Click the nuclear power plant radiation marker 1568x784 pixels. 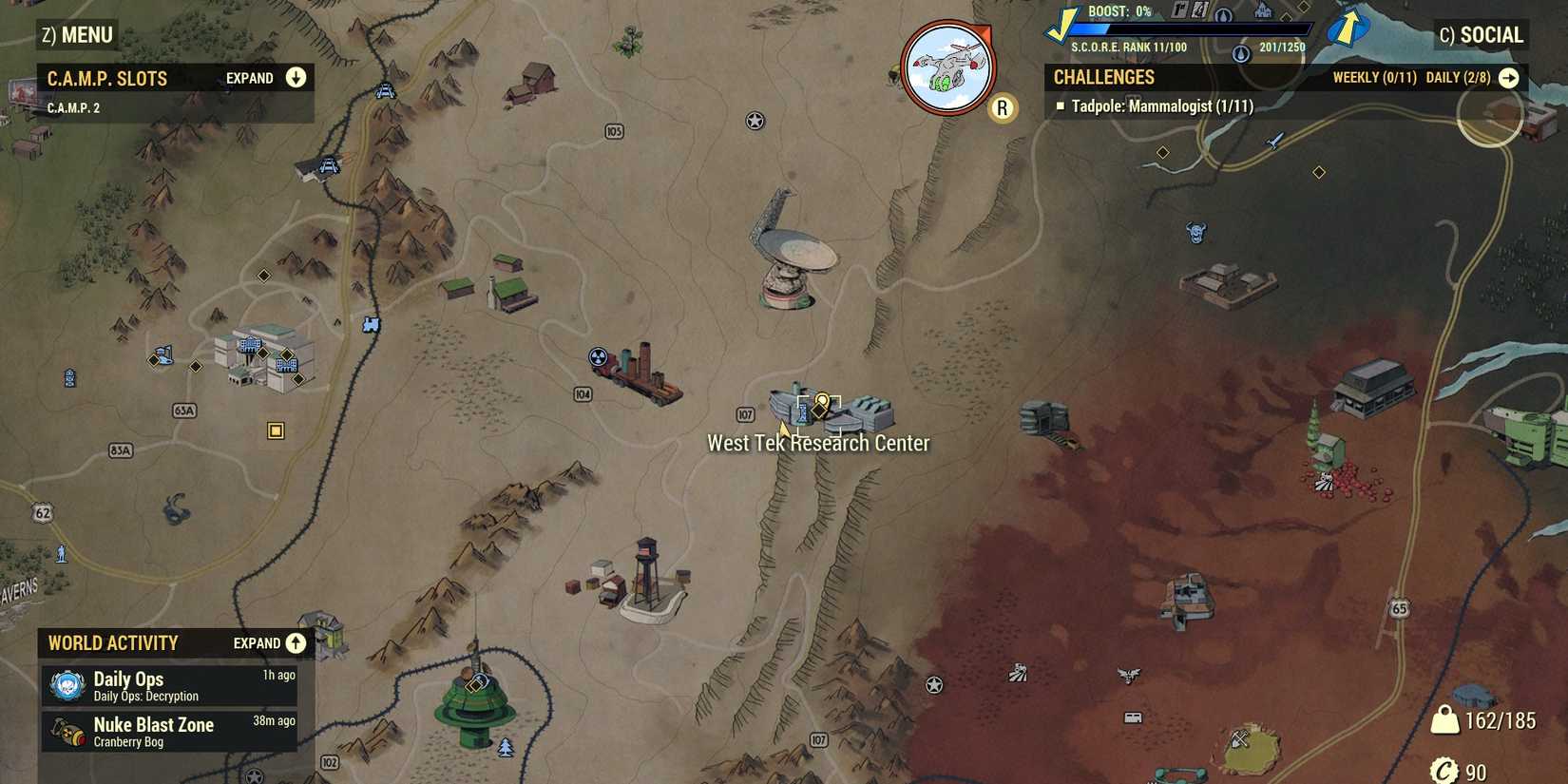[597, 354]
